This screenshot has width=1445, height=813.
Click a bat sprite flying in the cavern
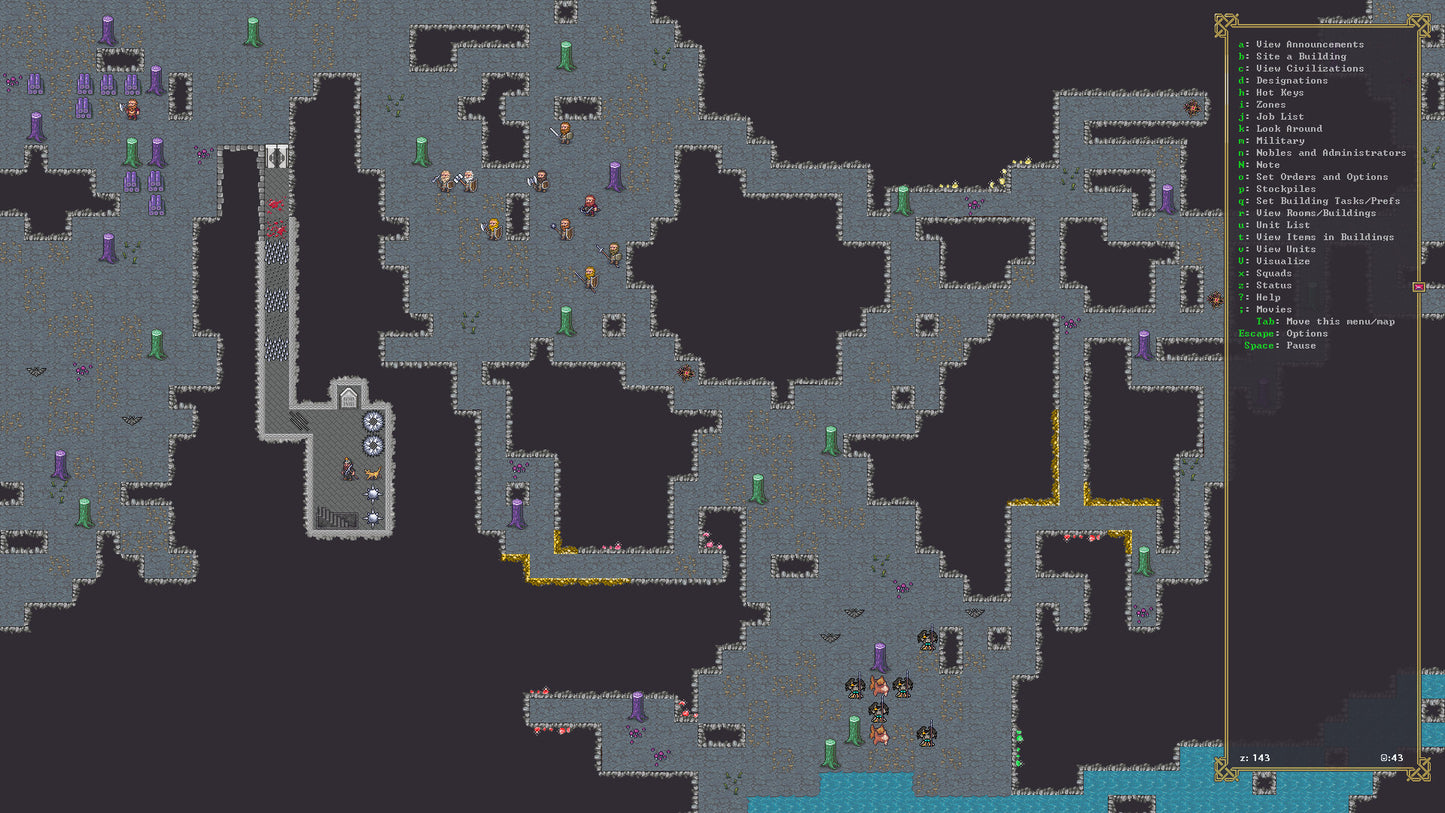point(852,611)
